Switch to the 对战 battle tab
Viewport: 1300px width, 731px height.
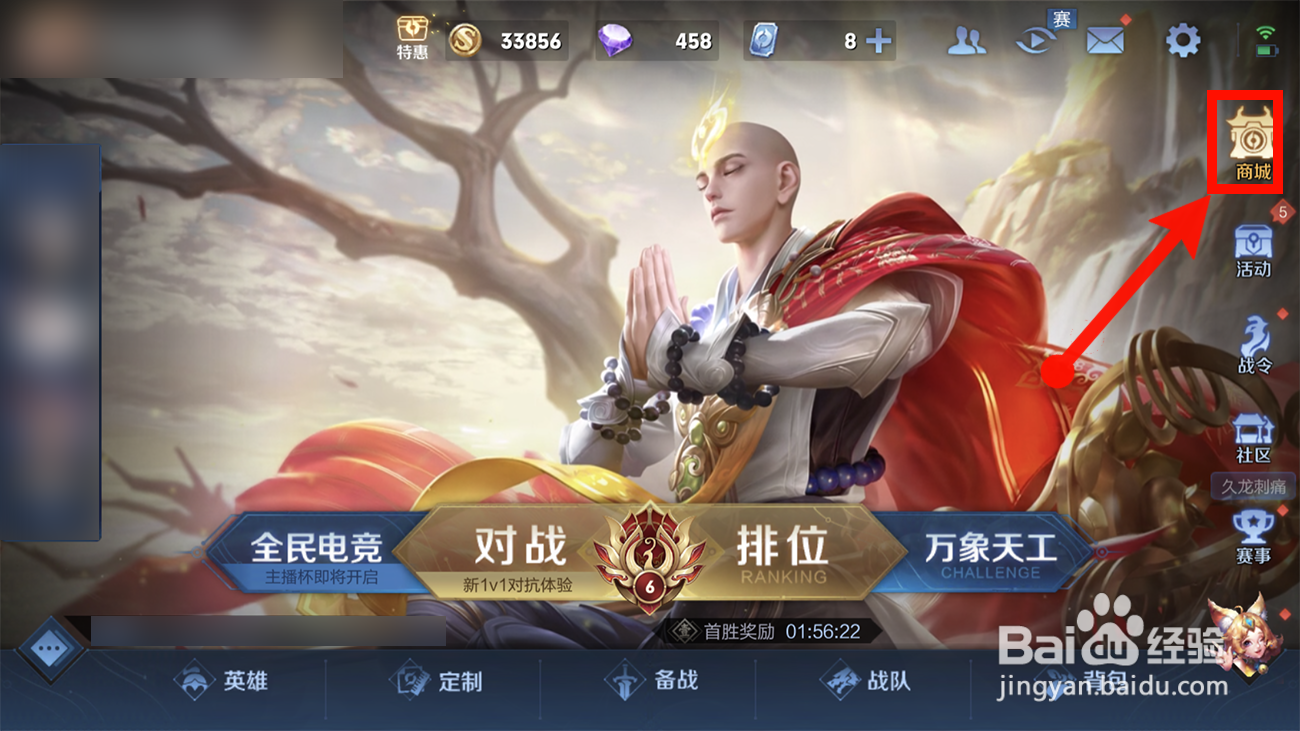point(519,549)
